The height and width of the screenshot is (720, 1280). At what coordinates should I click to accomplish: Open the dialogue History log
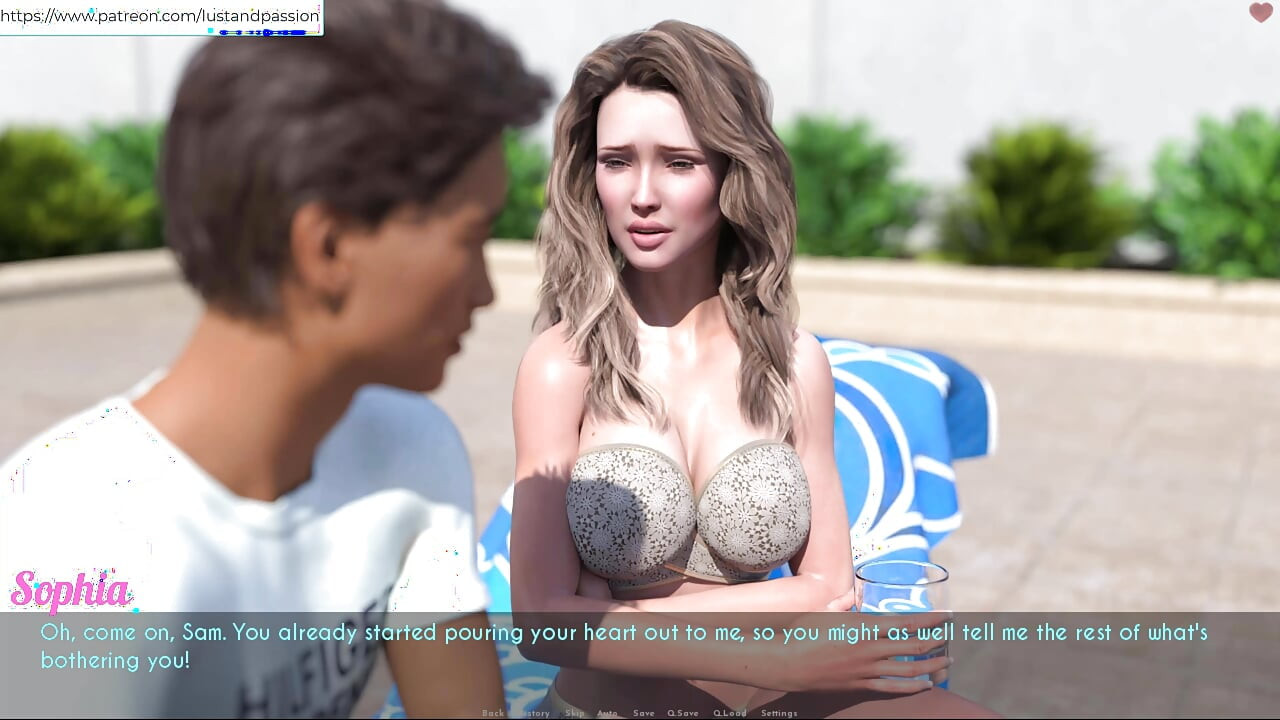[533, 713]
